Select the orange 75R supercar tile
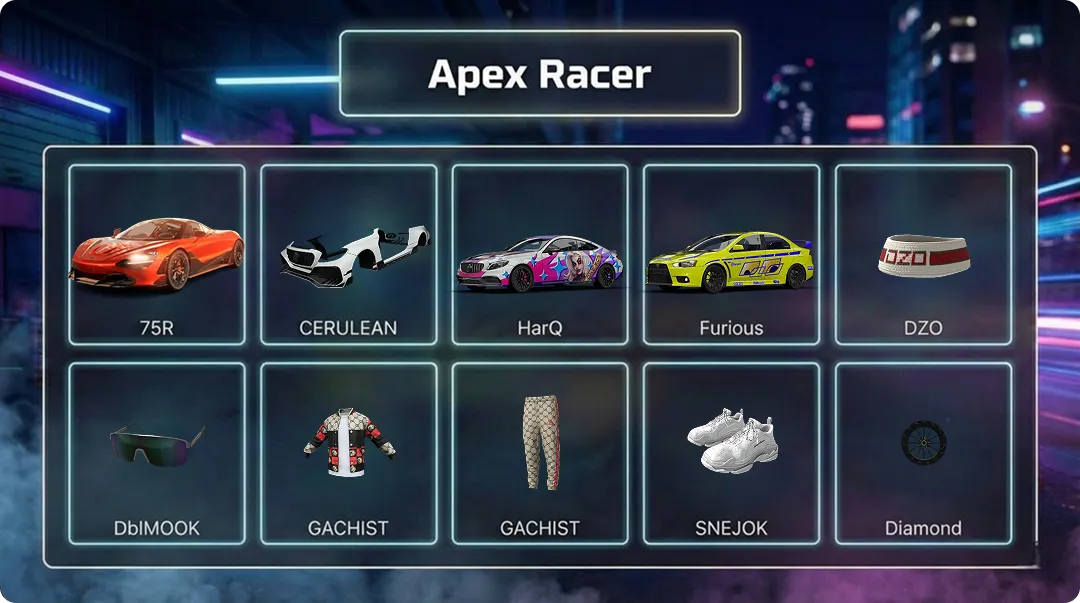 (157, 255)
